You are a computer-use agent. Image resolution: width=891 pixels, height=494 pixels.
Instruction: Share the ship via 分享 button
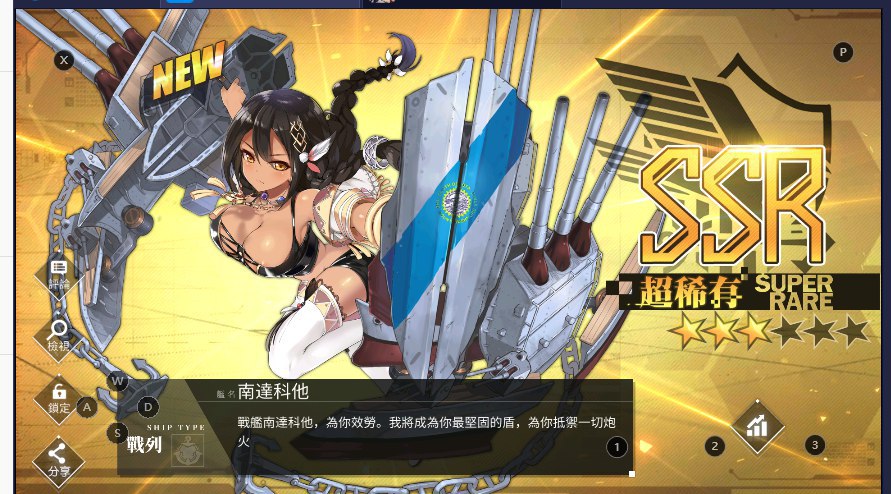pyautogui.click(x=59, y=456)
